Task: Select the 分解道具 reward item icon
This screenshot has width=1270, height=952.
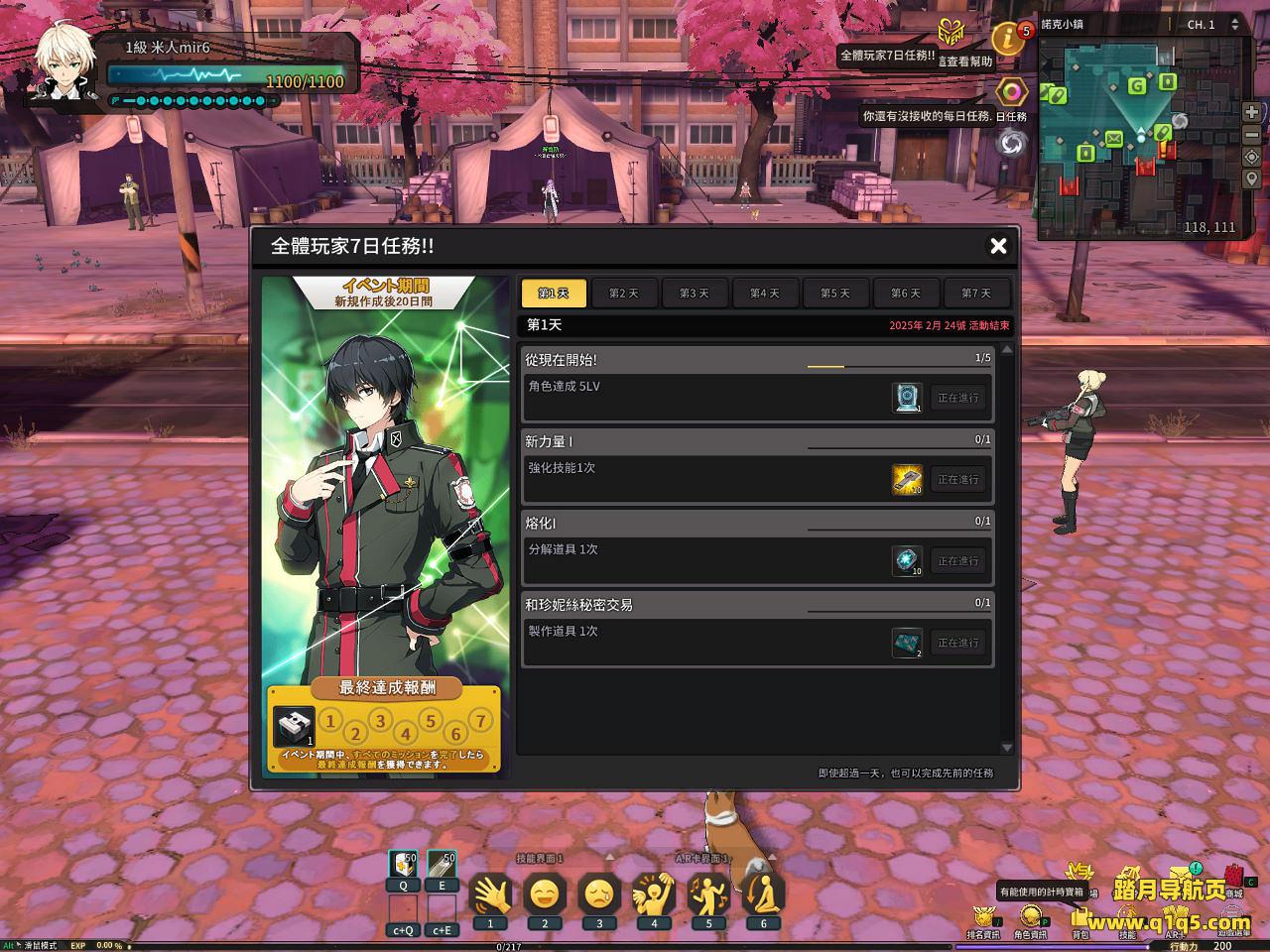Action: click(907, 560)
